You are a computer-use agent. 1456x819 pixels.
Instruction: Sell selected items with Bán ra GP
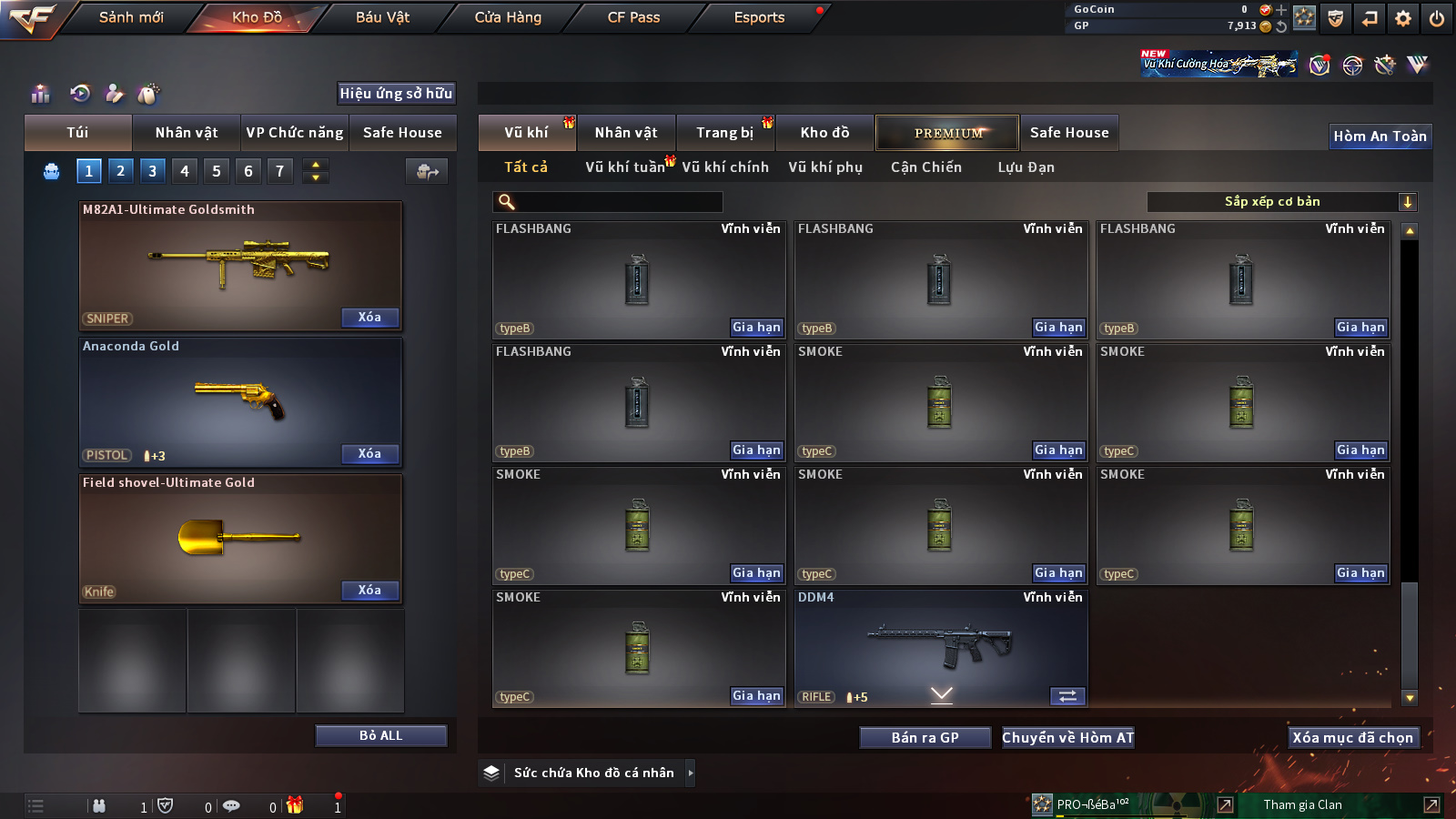[x=925, y=738]
